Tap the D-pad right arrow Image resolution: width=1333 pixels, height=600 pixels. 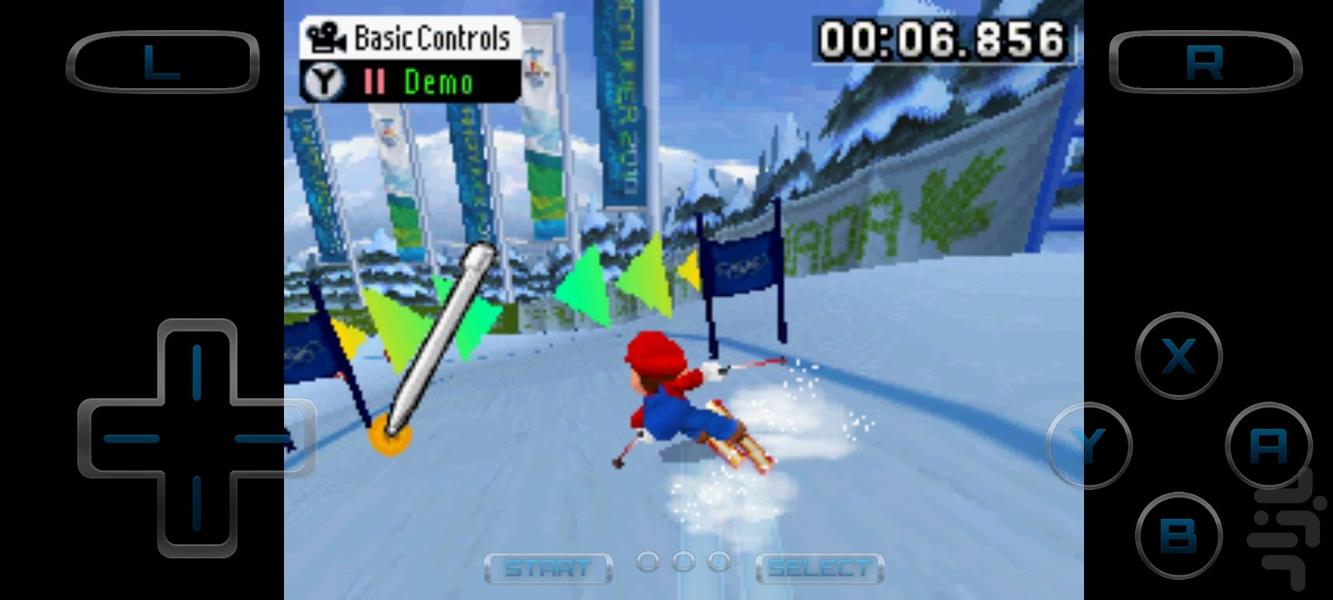(264, 438)
